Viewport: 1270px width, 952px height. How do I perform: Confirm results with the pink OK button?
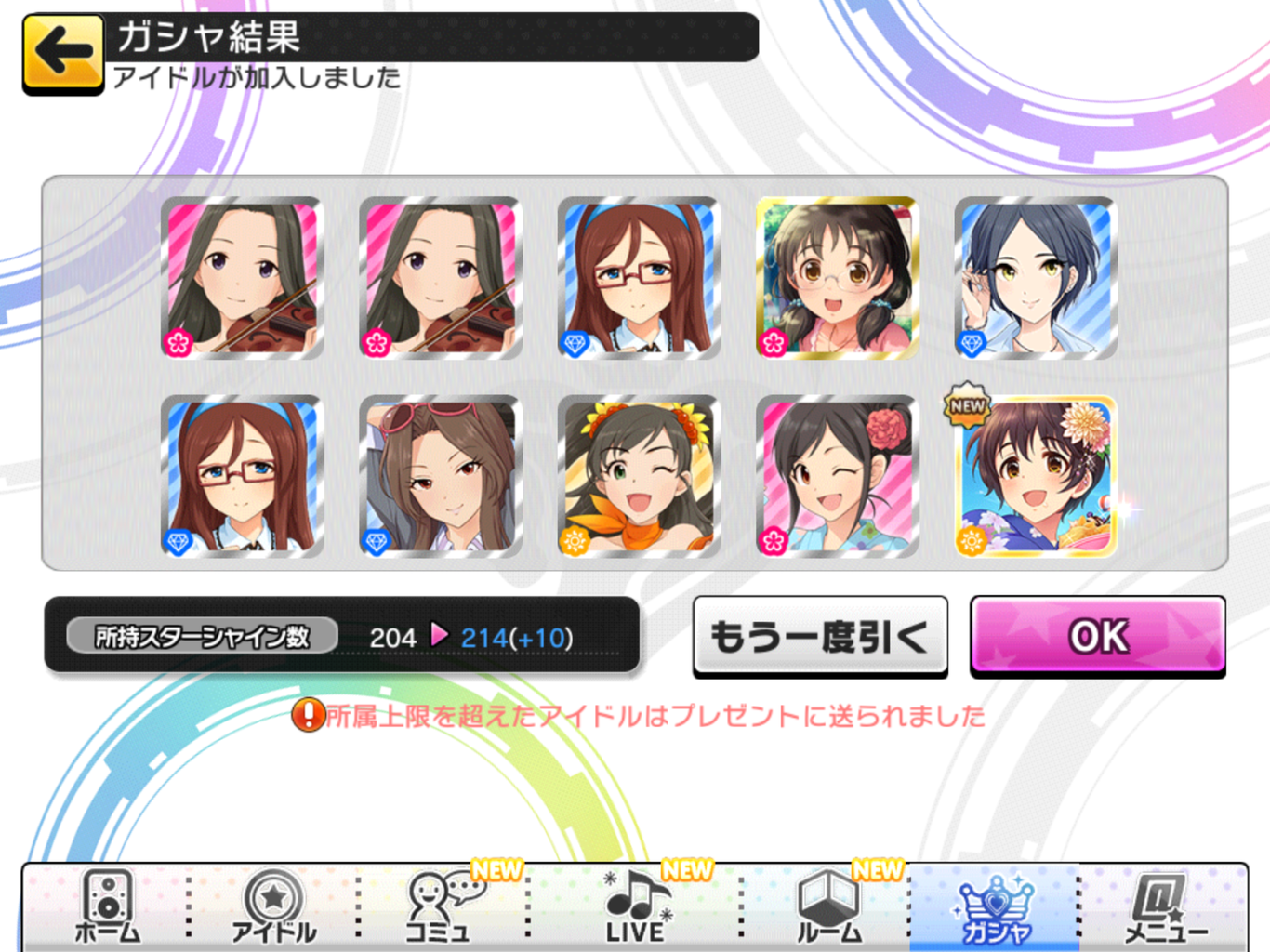point(1097,637)
